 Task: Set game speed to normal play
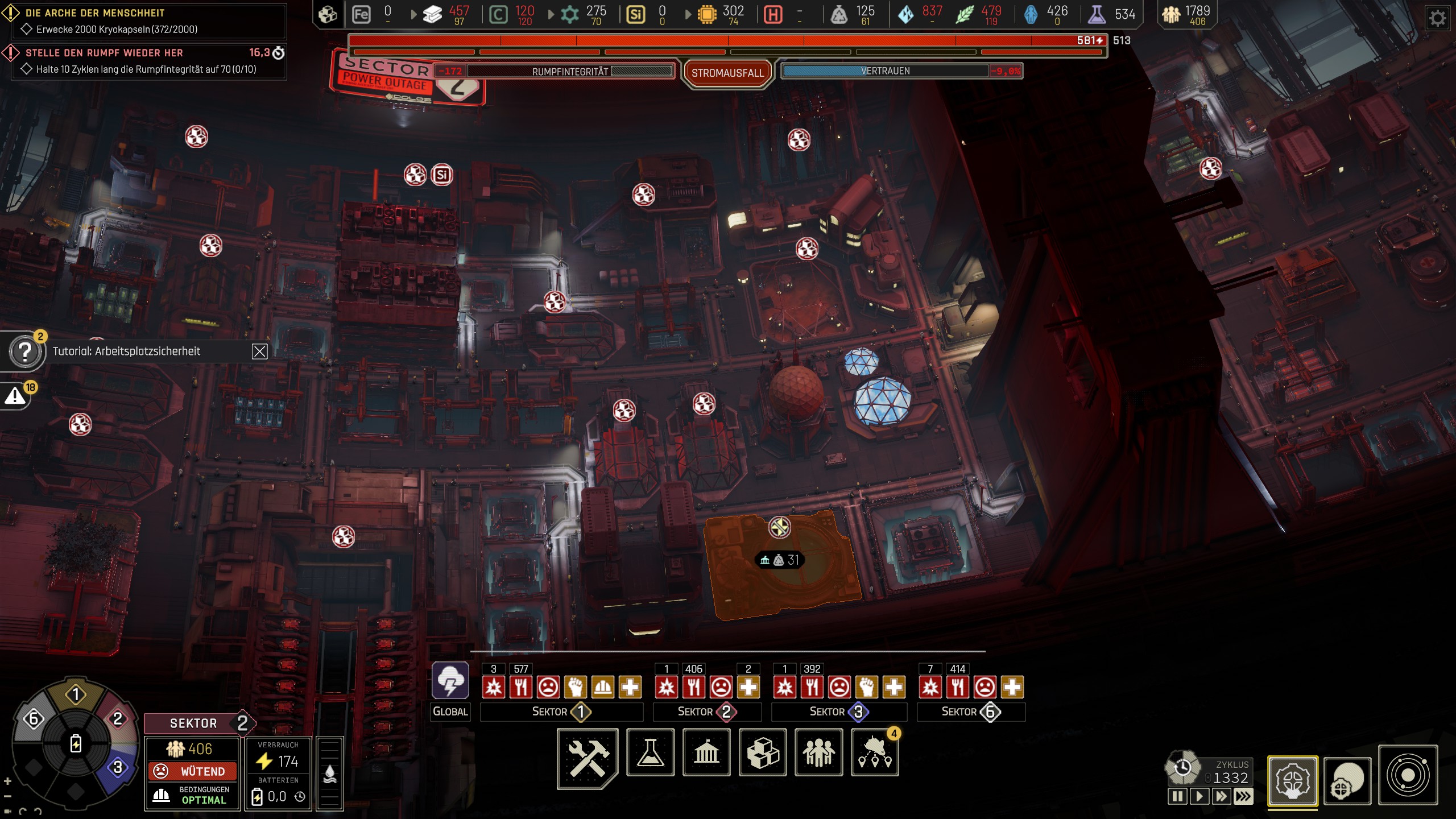tap(1199, 796)
